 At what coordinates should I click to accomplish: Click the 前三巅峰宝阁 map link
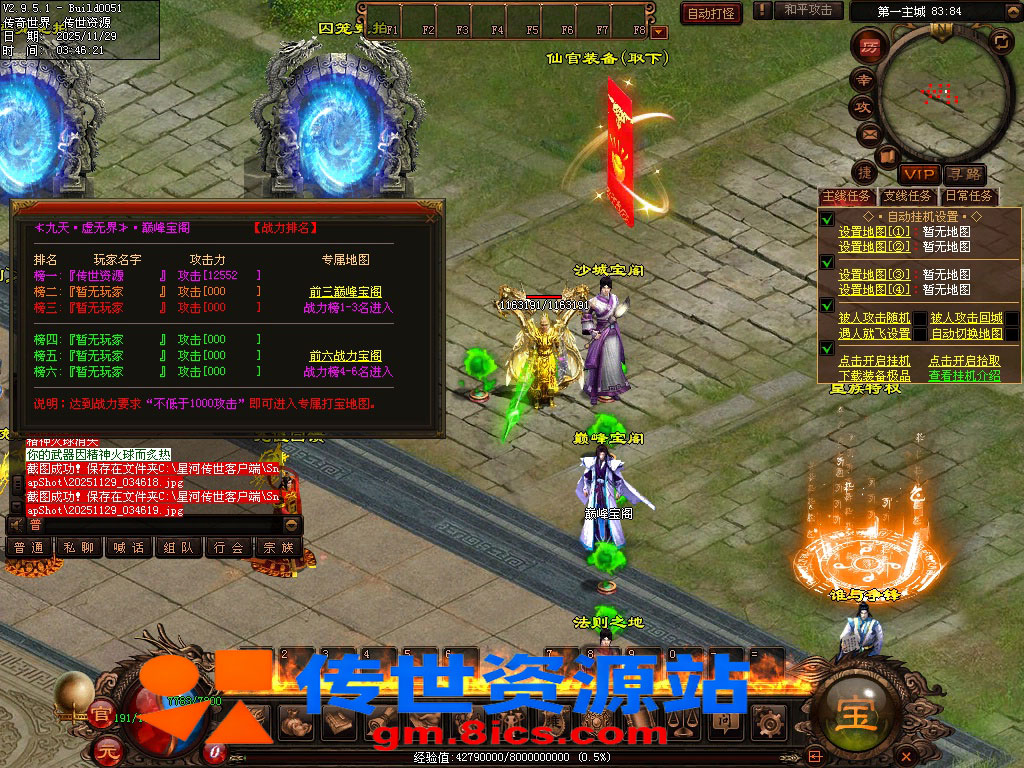pyautogui.click(x=345, y=292)
